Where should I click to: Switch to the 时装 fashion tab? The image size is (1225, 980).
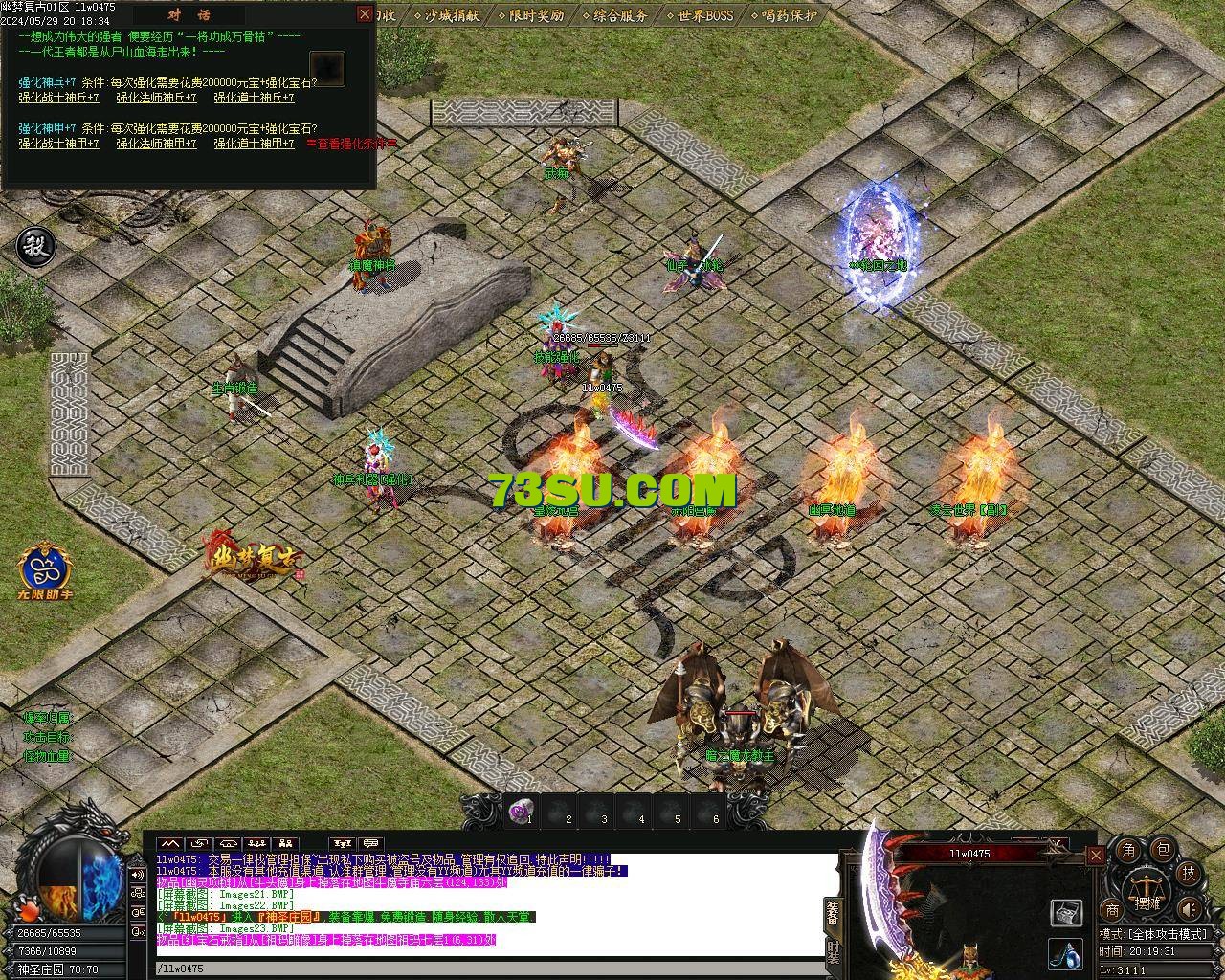tap(833, 951)
